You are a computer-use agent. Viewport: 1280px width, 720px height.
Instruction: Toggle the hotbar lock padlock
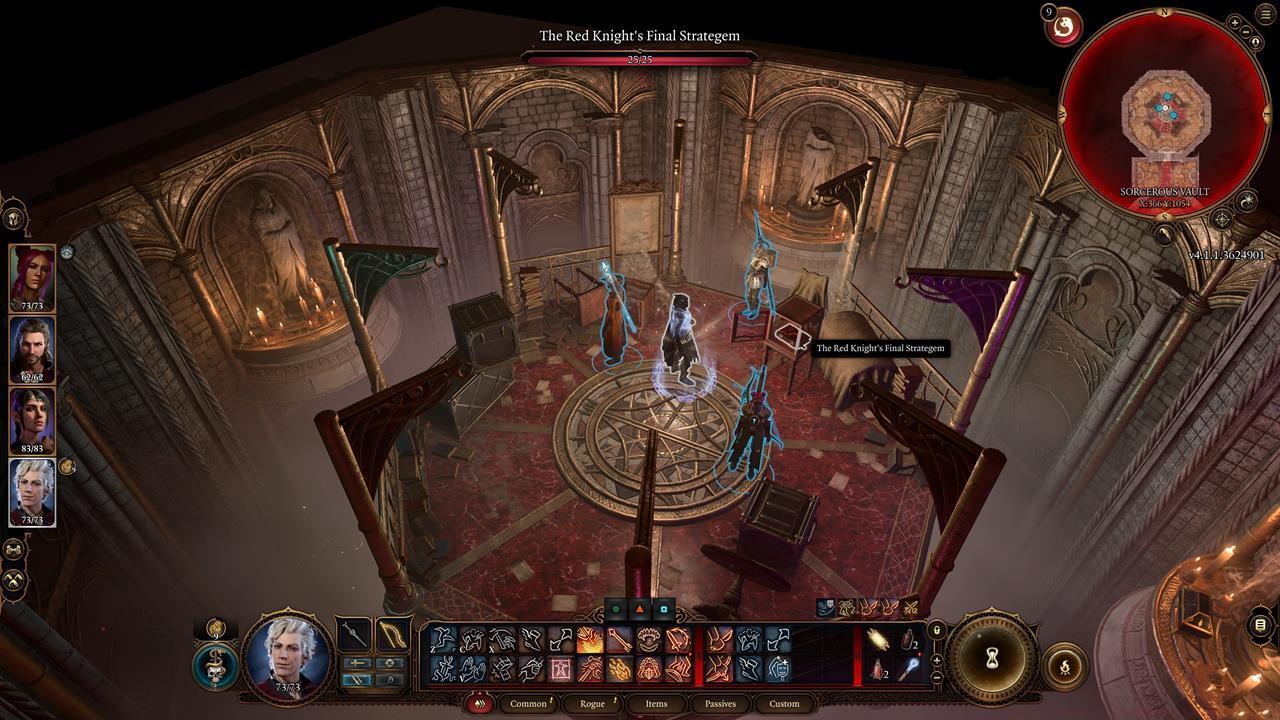click(936, 630)
